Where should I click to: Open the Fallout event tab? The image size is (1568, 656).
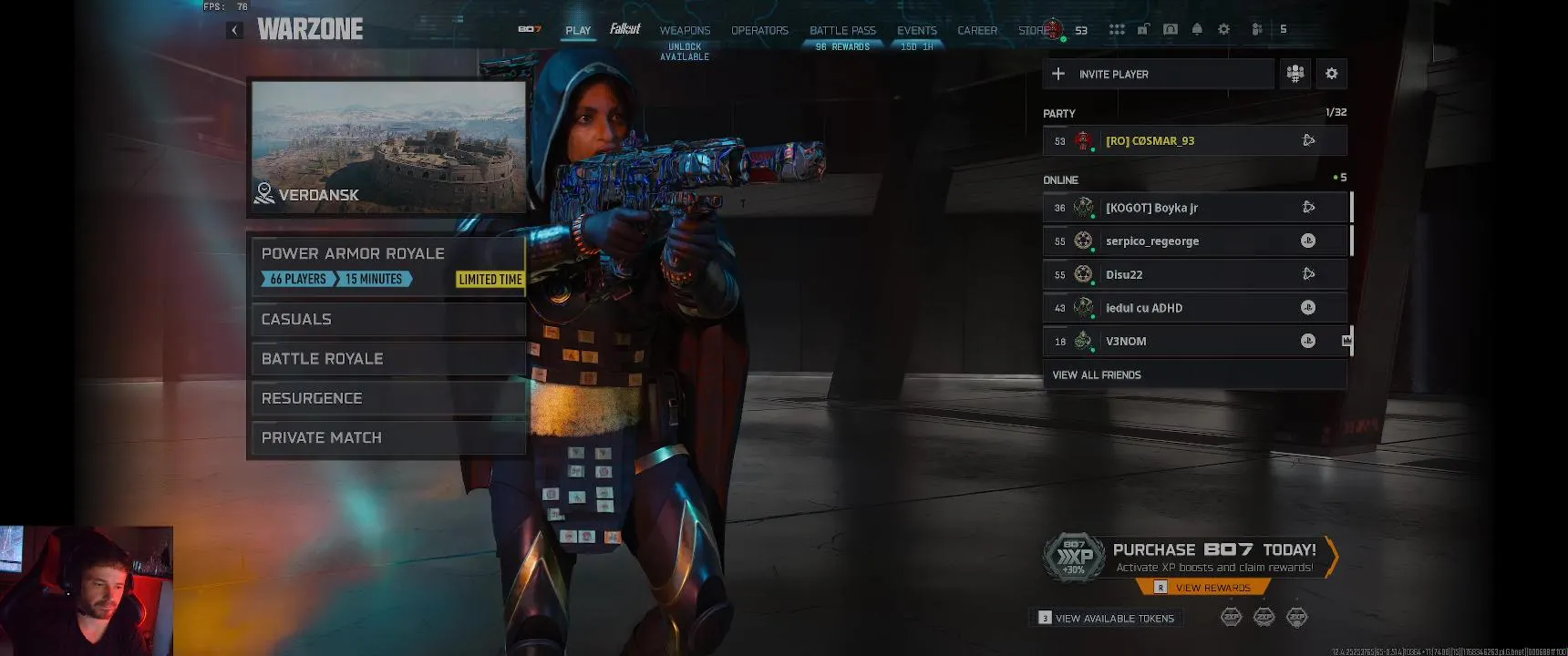pos(625,30)
